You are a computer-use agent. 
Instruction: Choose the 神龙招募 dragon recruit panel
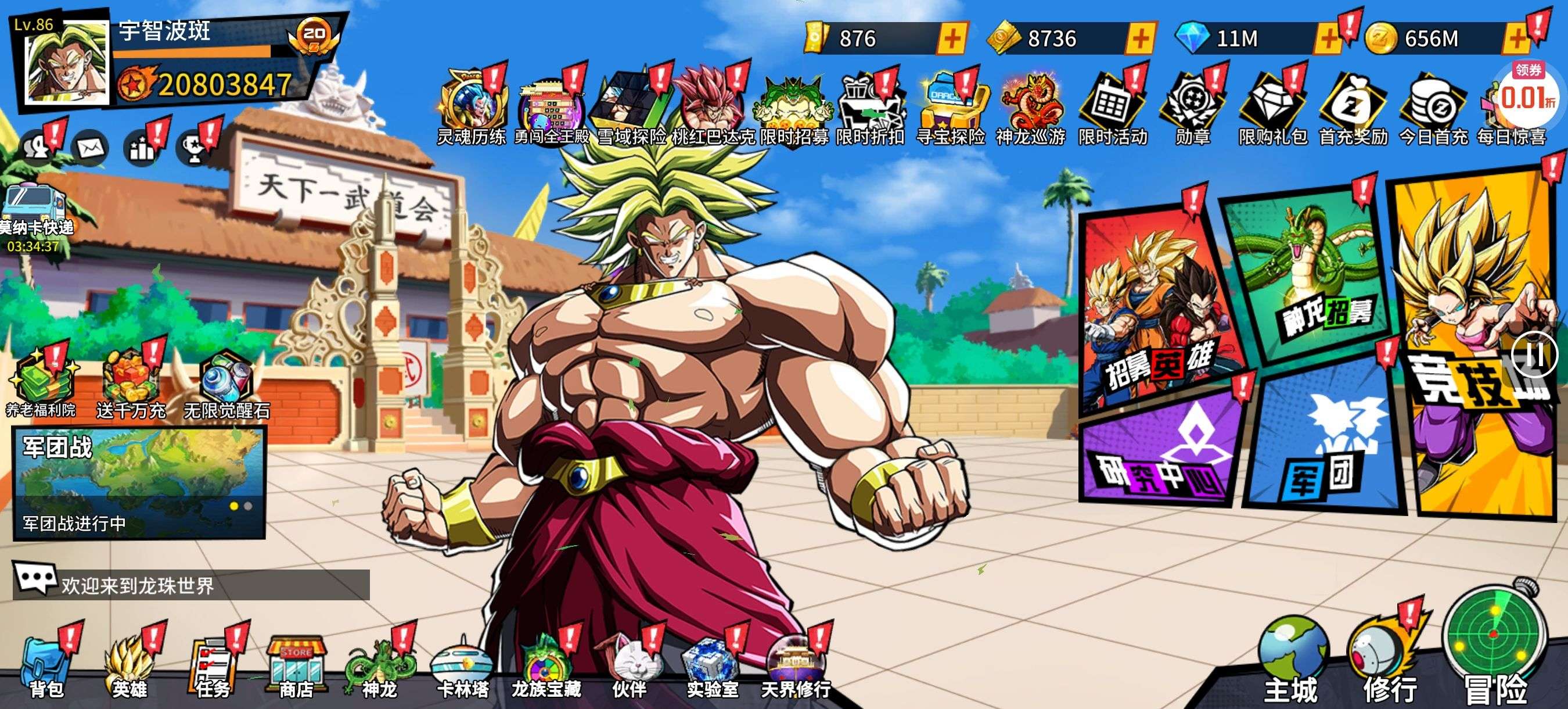(1308, 274)
